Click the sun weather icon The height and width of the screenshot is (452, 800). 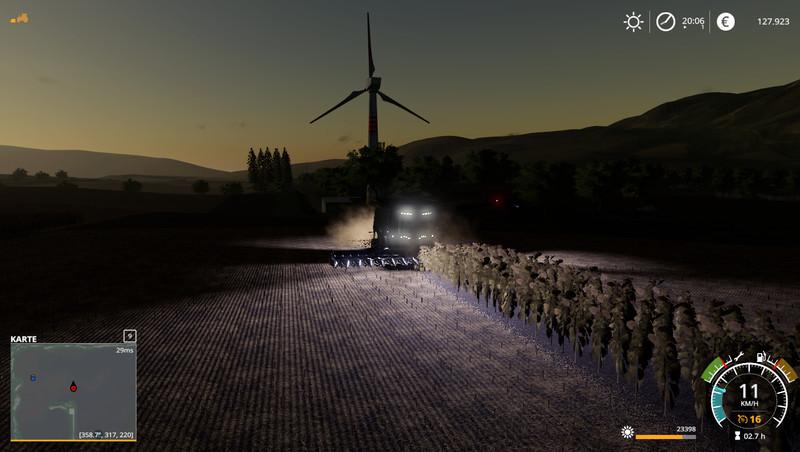click(x=633, y=21)
